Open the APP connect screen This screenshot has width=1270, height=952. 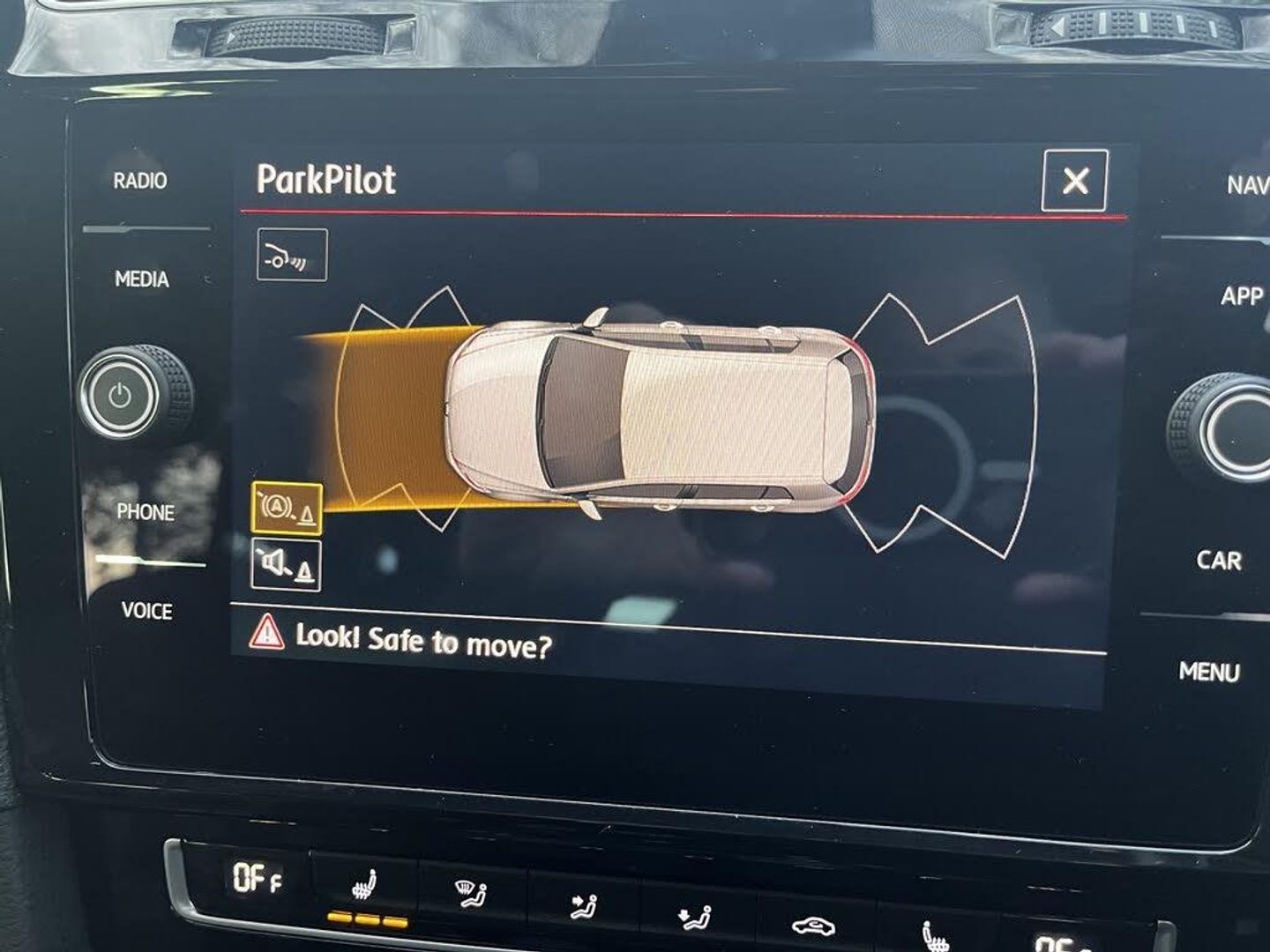coord(1242,295)
